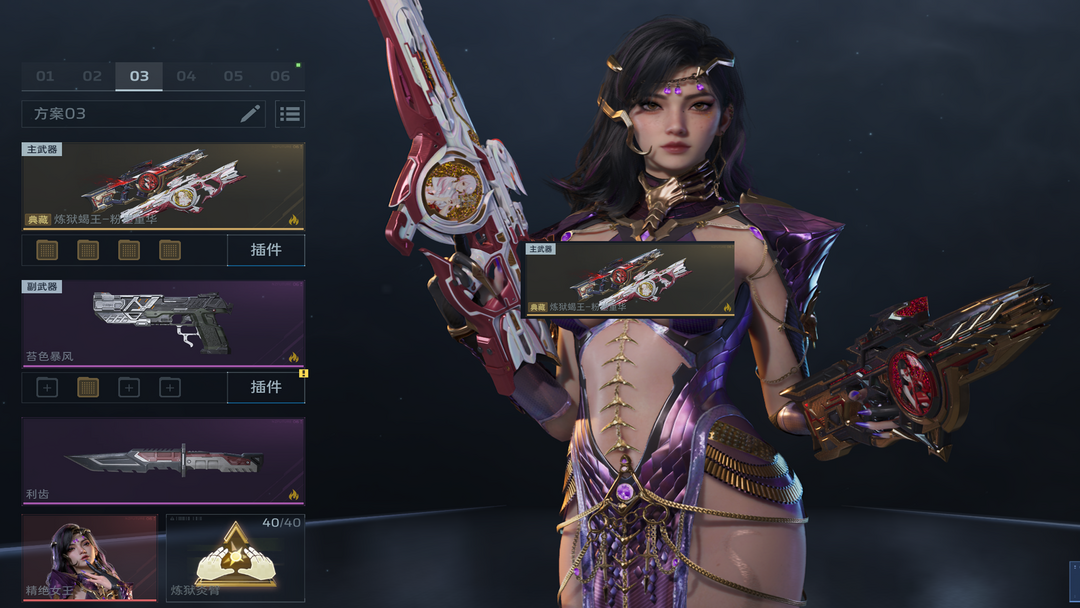
Task: Open 插件 for the primary weapon
Action: 266,250
